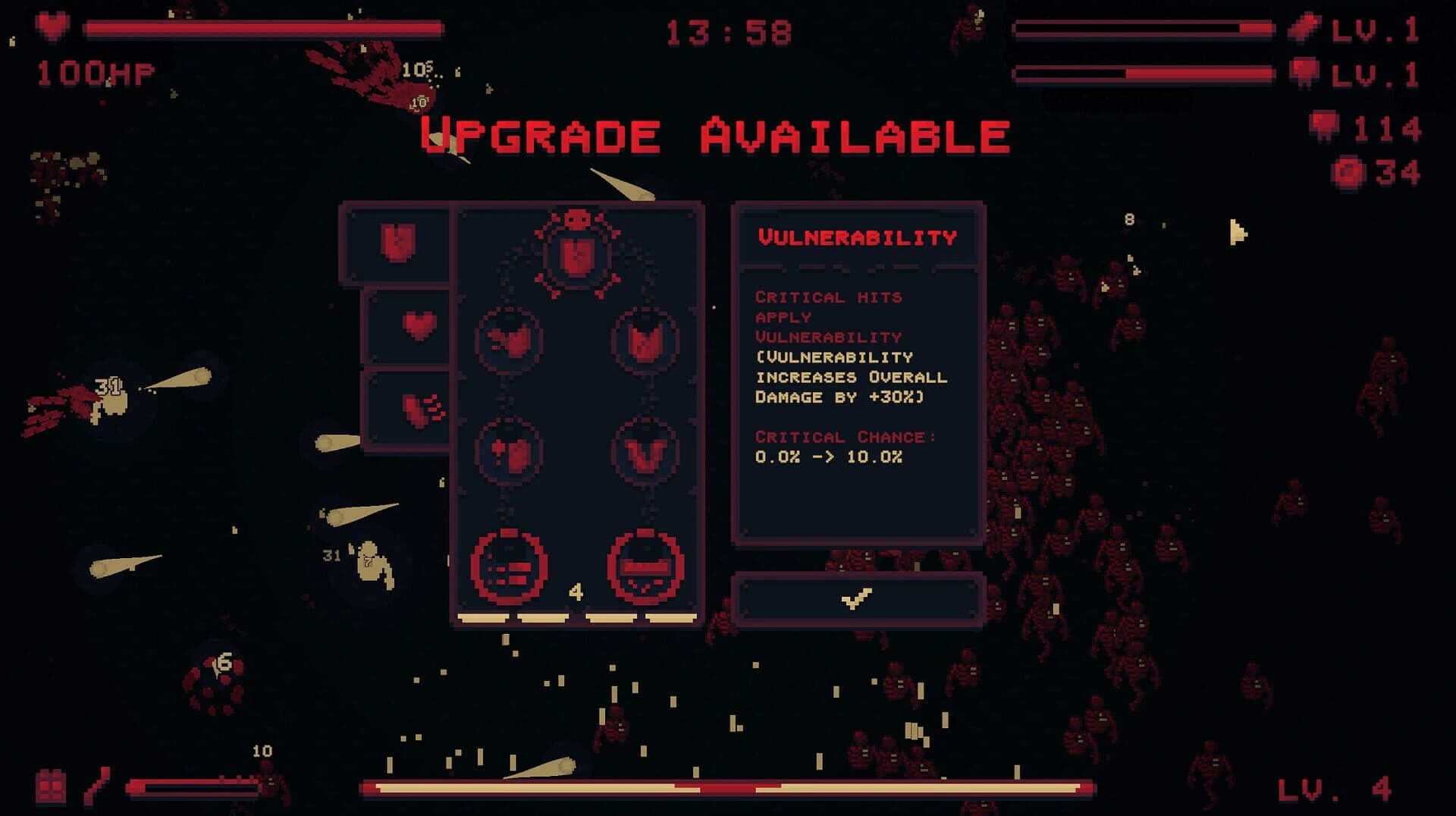
Task: Click the shield upgrade at top of skill tree
Action: [575, 256]
